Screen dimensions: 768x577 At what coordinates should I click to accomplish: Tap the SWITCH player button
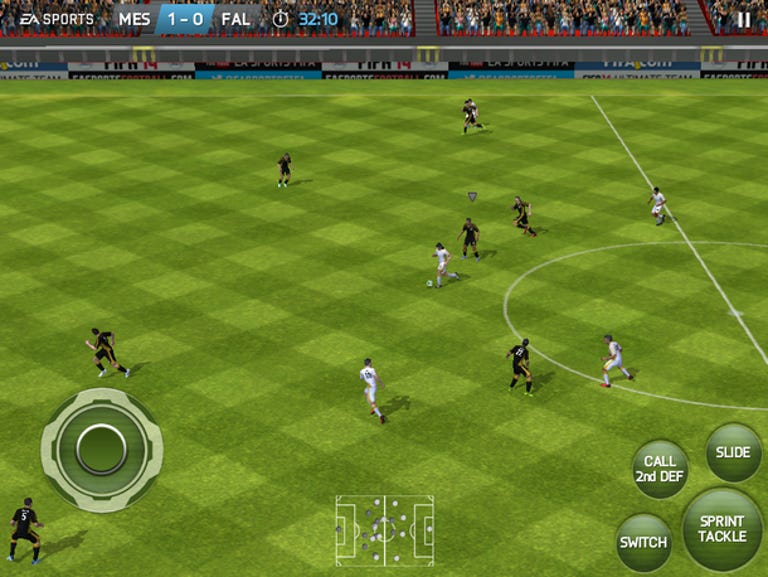click(x=643, y=542)
